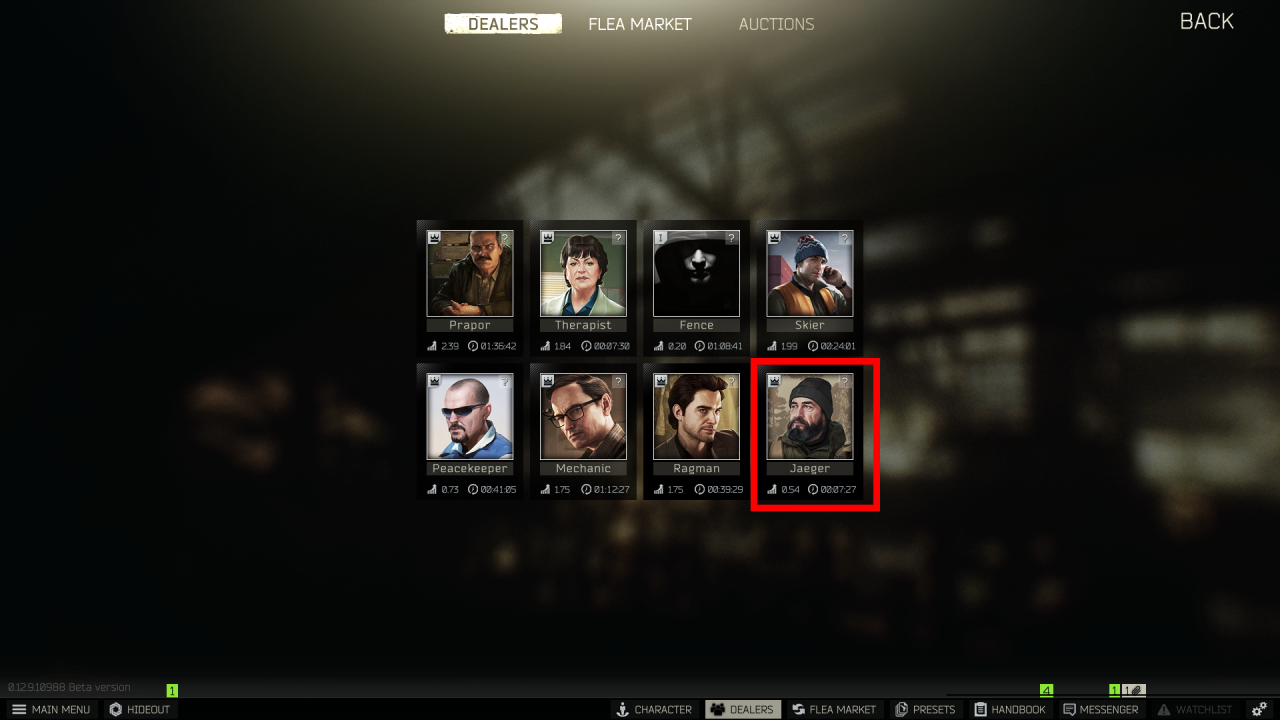Switch to the FLEA MARKET tab
This screenshot has height=720, width=1280.
click(x=639, y=23)
